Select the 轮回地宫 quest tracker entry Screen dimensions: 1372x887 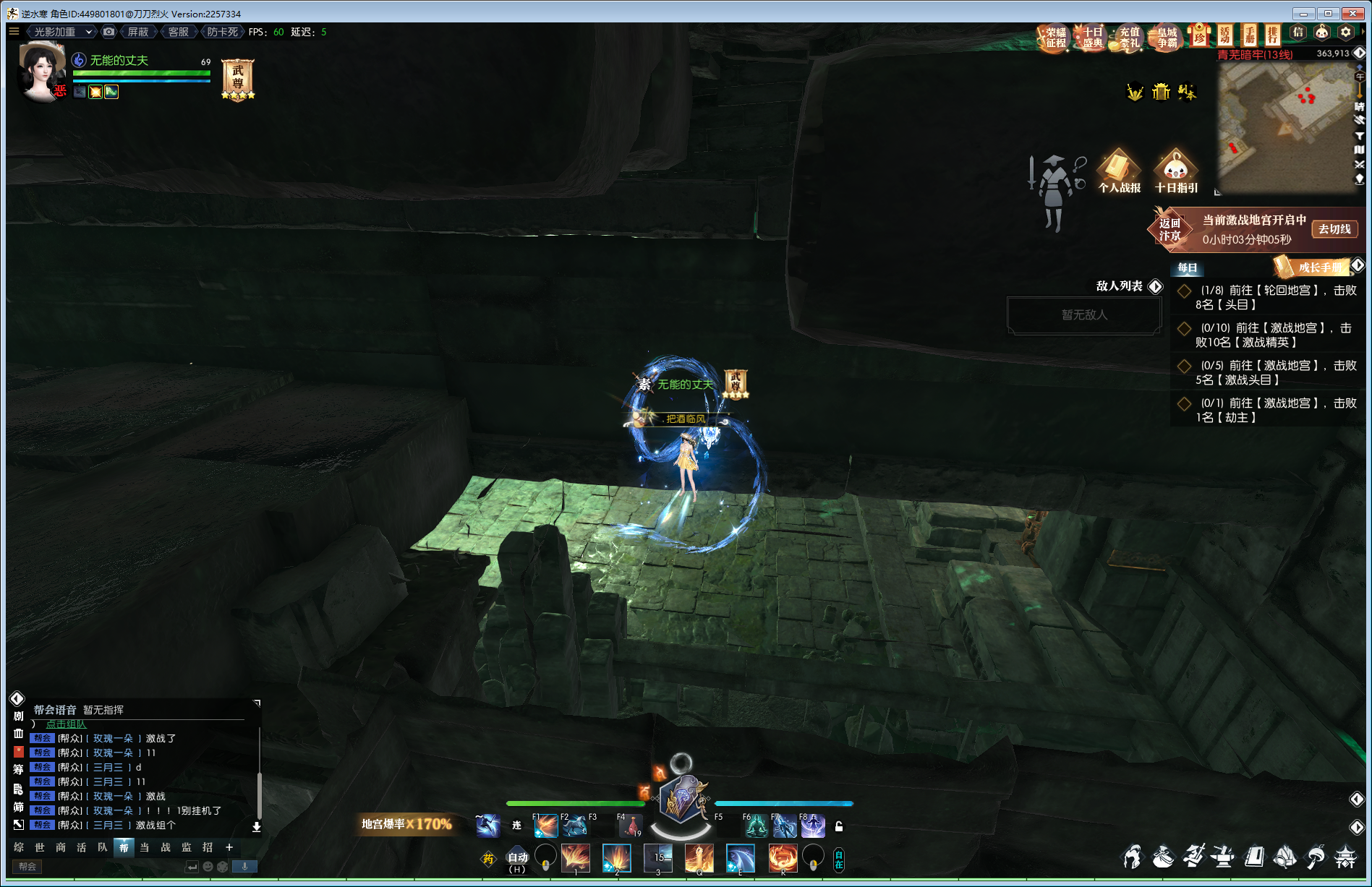[1271, 297]
